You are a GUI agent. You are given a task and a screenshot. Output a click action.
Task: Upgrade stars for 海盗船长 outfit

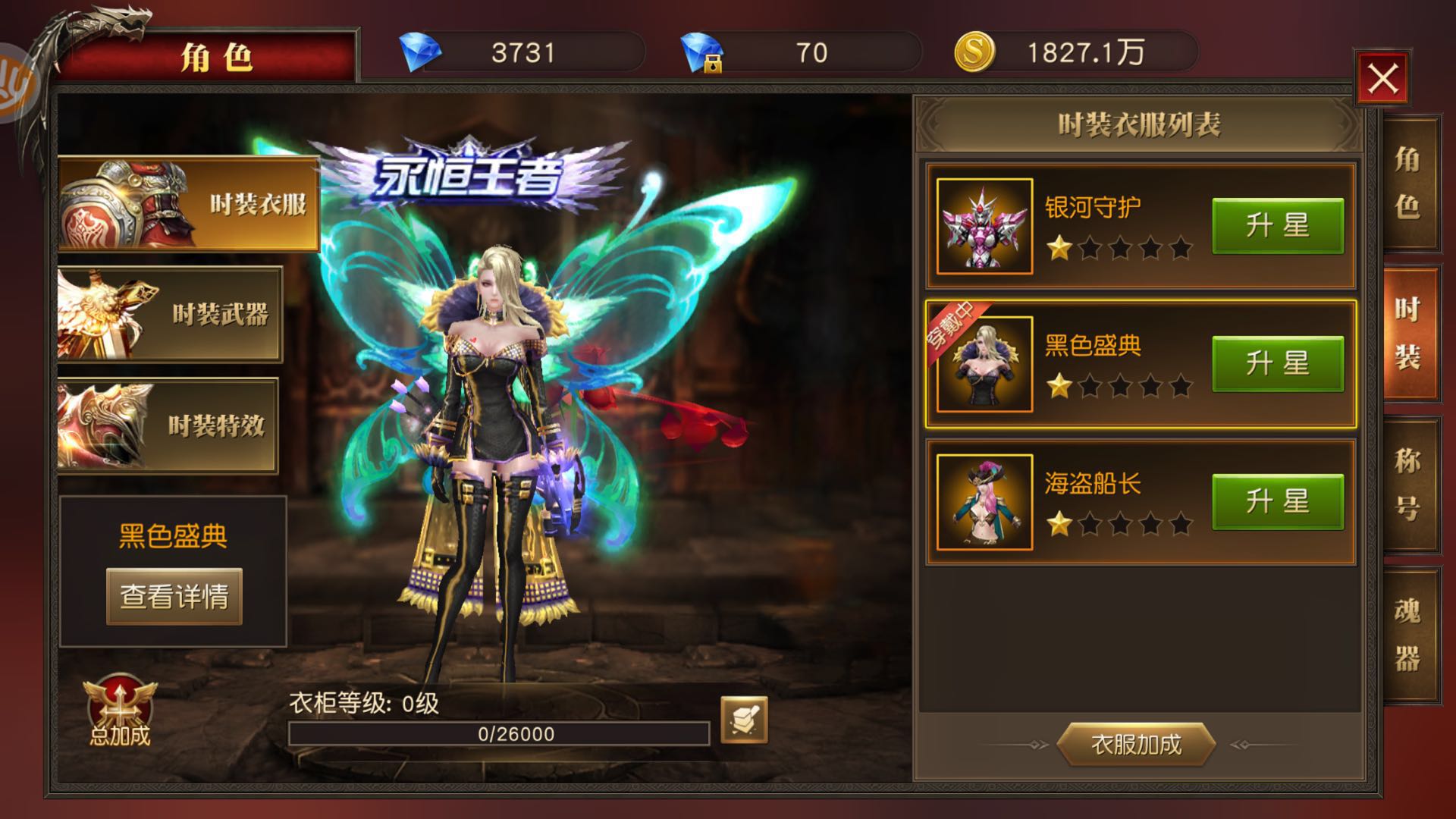click(x=1277, y=502)
